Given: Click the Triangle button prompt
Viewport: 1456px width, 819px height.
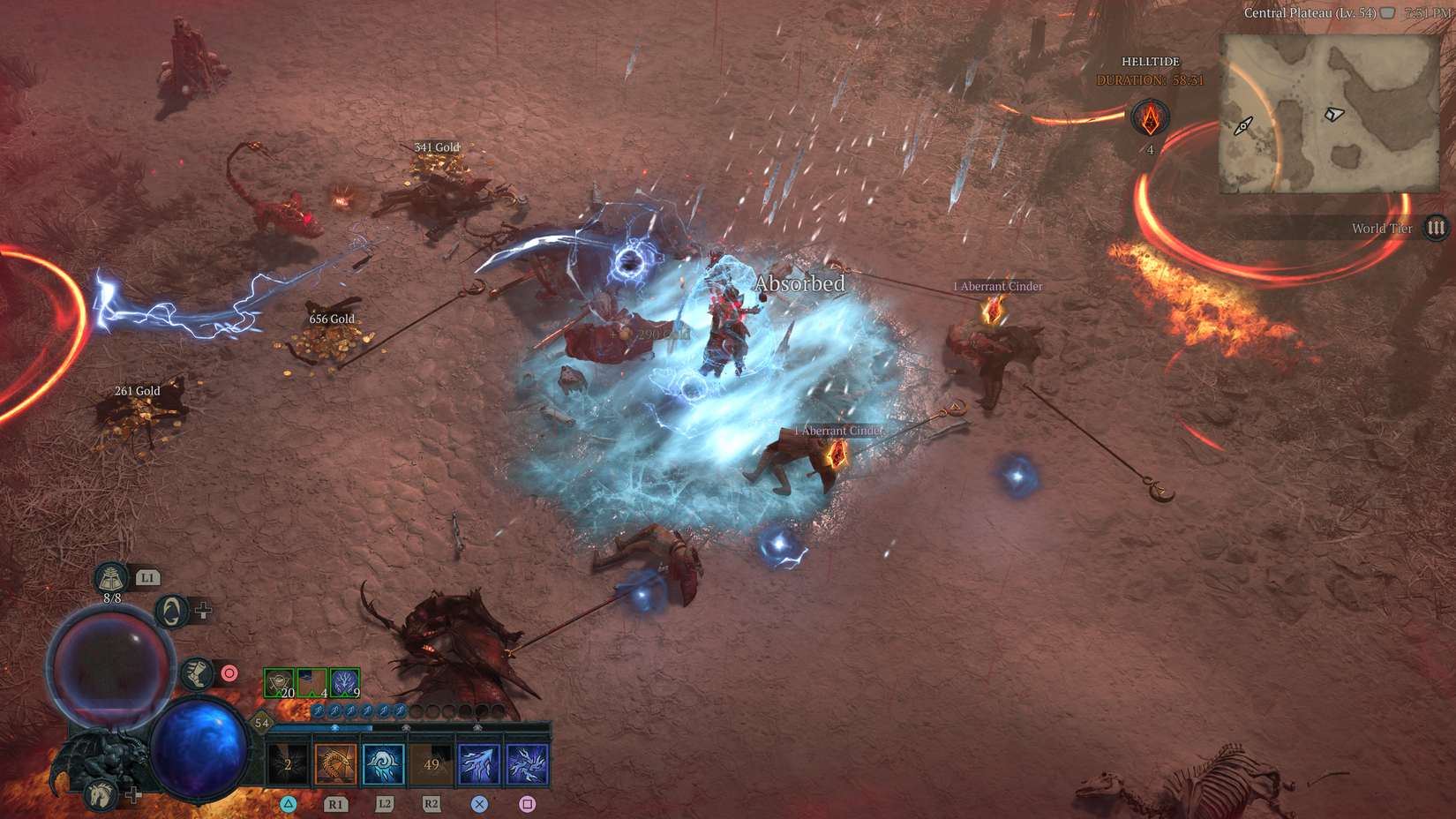Looking at the screenshot, I should pyautogui.click(x=286, y=804).
